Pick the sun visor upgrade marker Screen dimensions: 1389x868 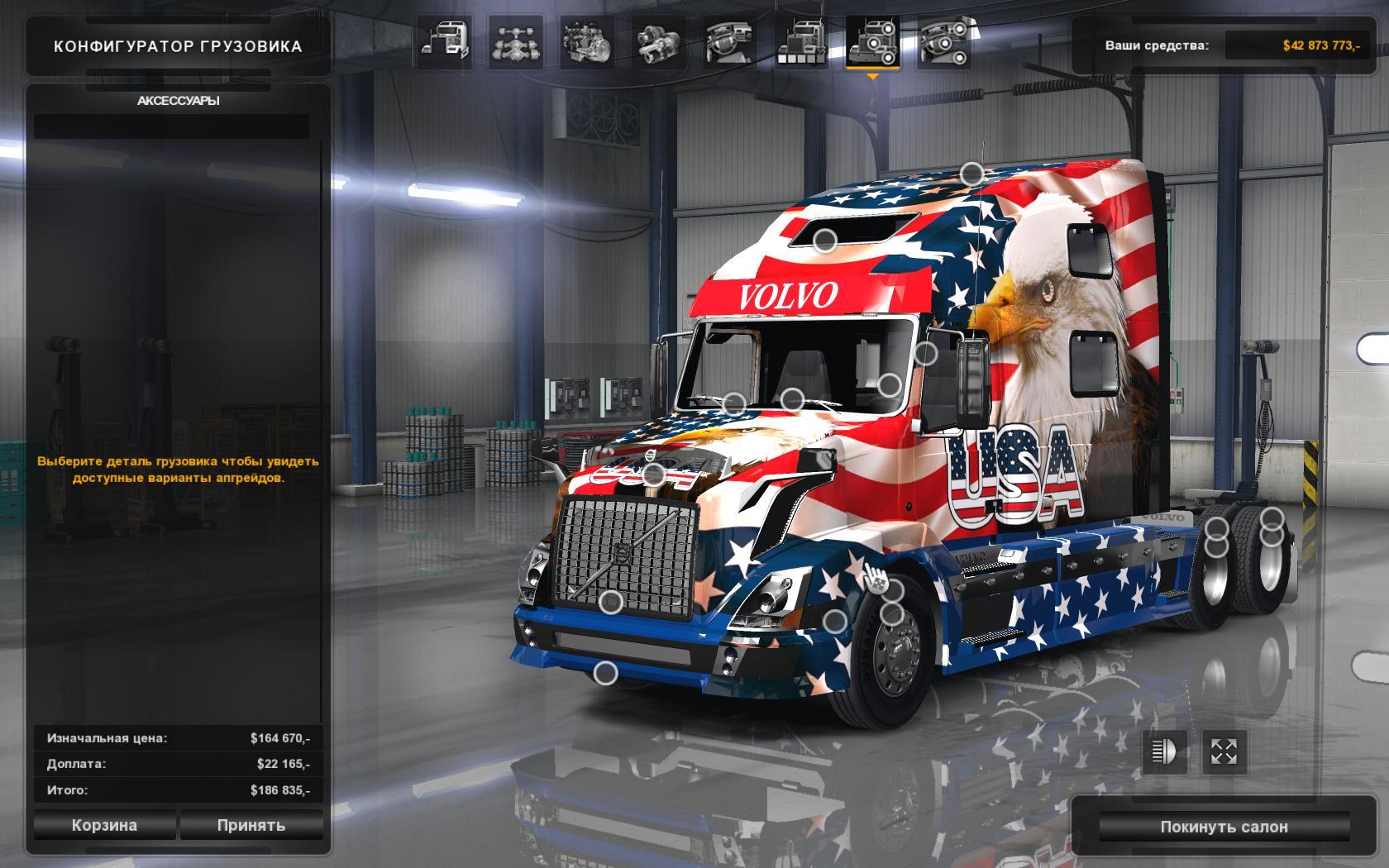pyautogui.click(x=824, y=241)
